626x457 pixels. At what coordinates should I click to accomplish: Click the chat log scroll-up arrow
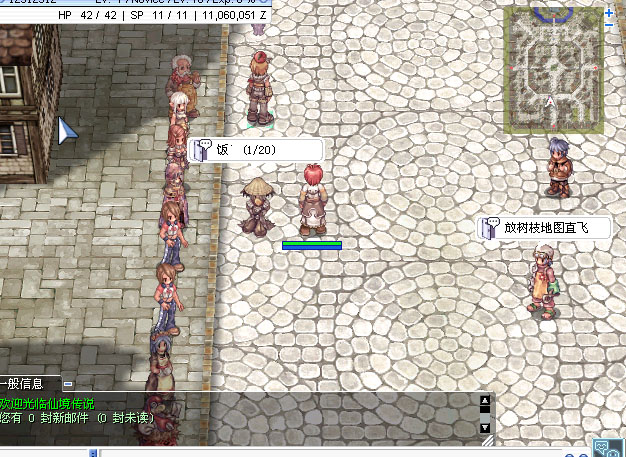click(485, 401)
